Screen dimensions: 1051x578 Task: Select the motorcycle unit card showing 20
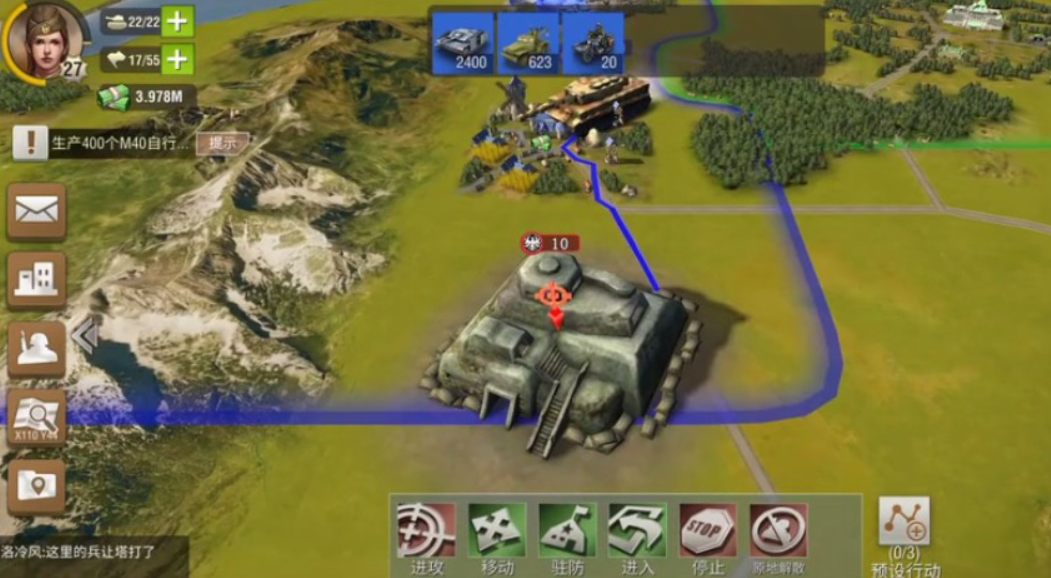pyautogui.click(x=594, y=43)
